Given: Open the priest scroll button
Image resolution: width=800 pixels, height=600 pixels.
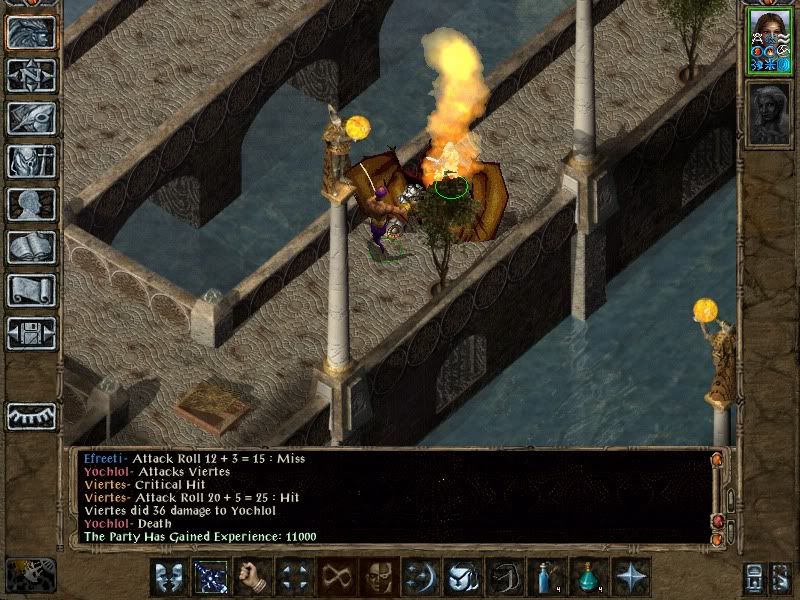Looking at the screenshot, I should coord(31,290).
